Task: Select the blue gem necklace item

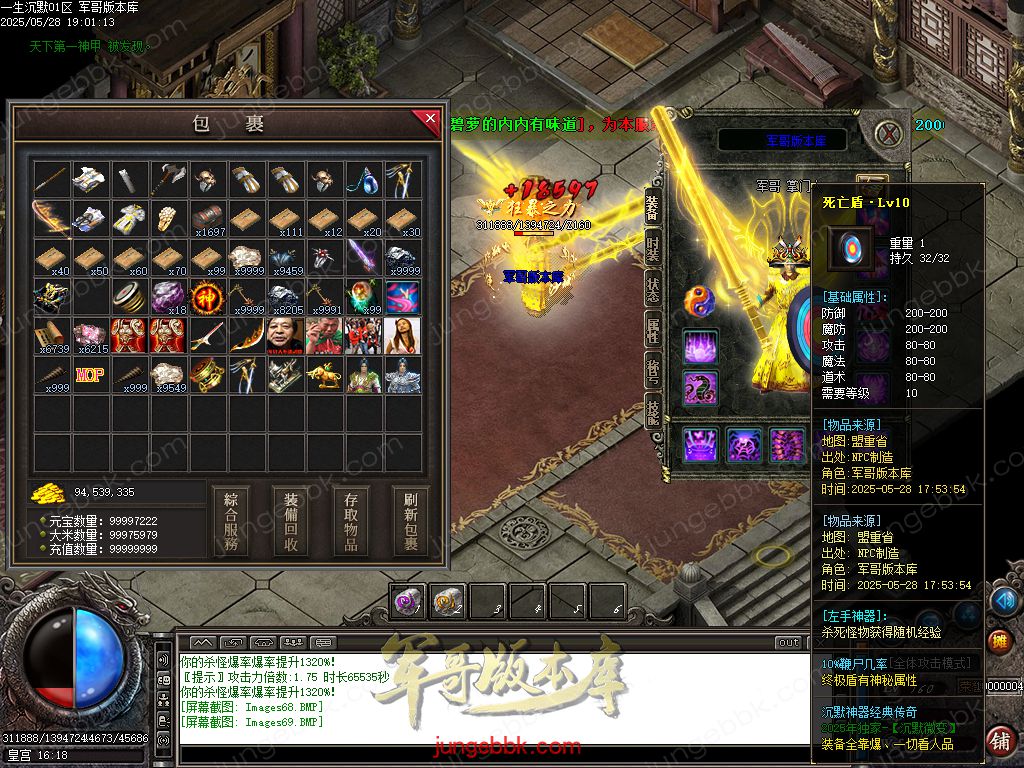Action: click(x=364, y=180)
